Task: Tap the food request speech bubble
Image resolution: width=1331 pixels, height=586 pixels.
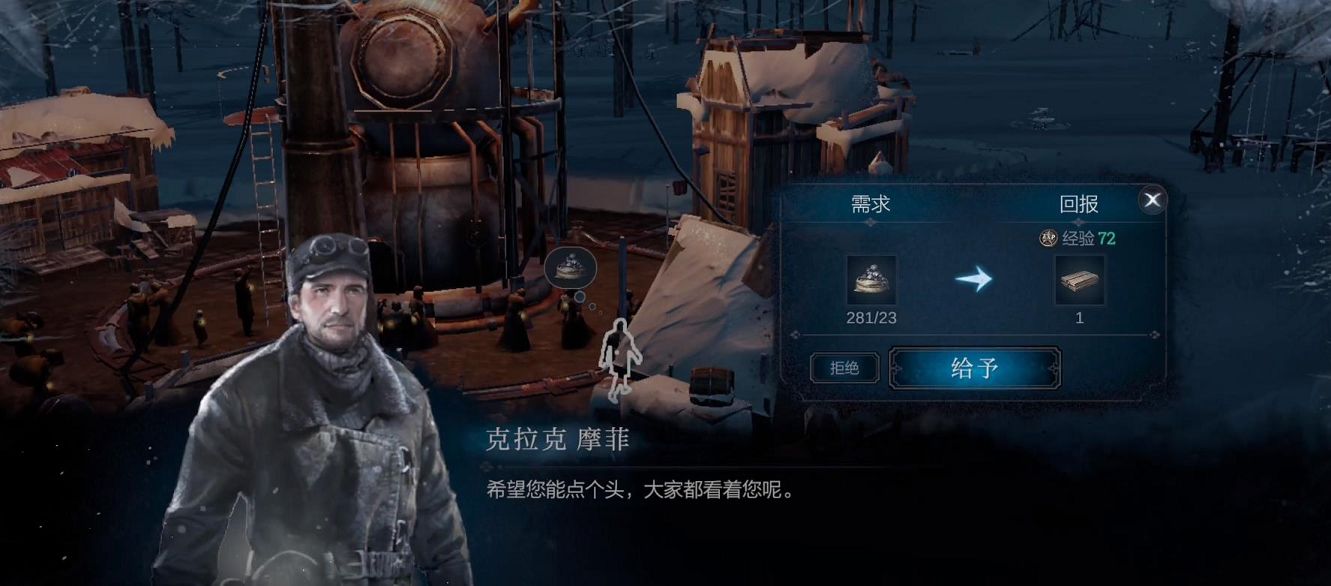Action: click(571, 266)
